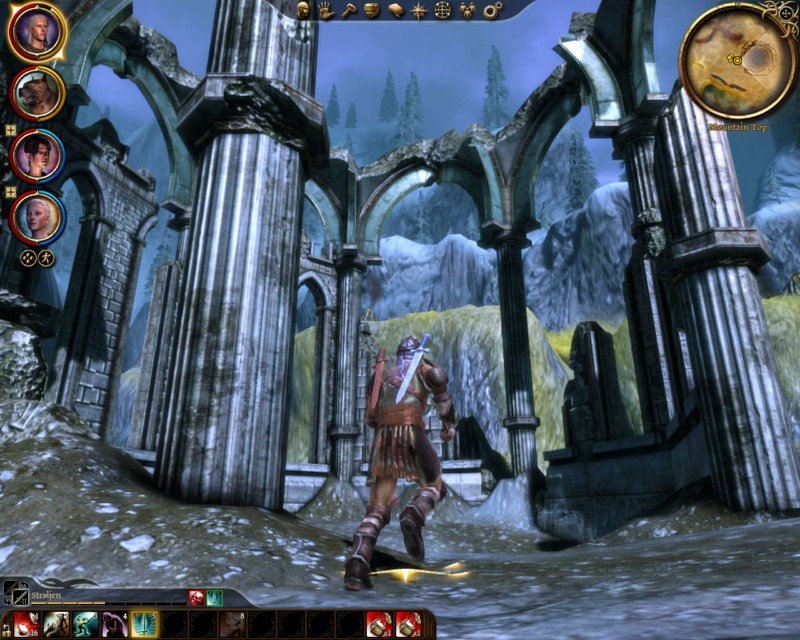Screen dimensions: 800x640
Task: Open the world map compass star icon
Action: [x=418, y=10]
